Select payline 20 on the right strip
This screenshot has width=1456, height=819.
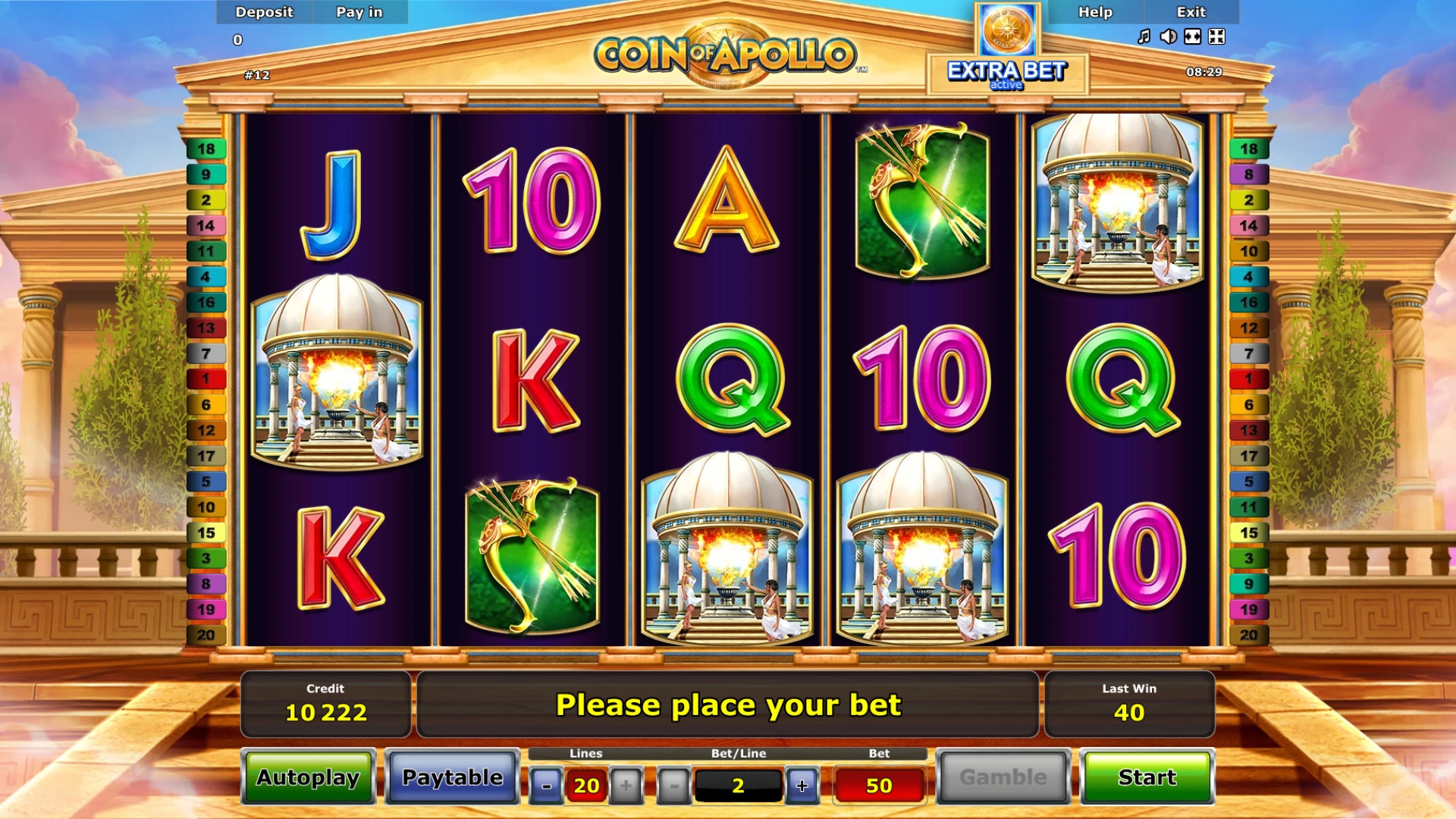(x=1248, y=635)
